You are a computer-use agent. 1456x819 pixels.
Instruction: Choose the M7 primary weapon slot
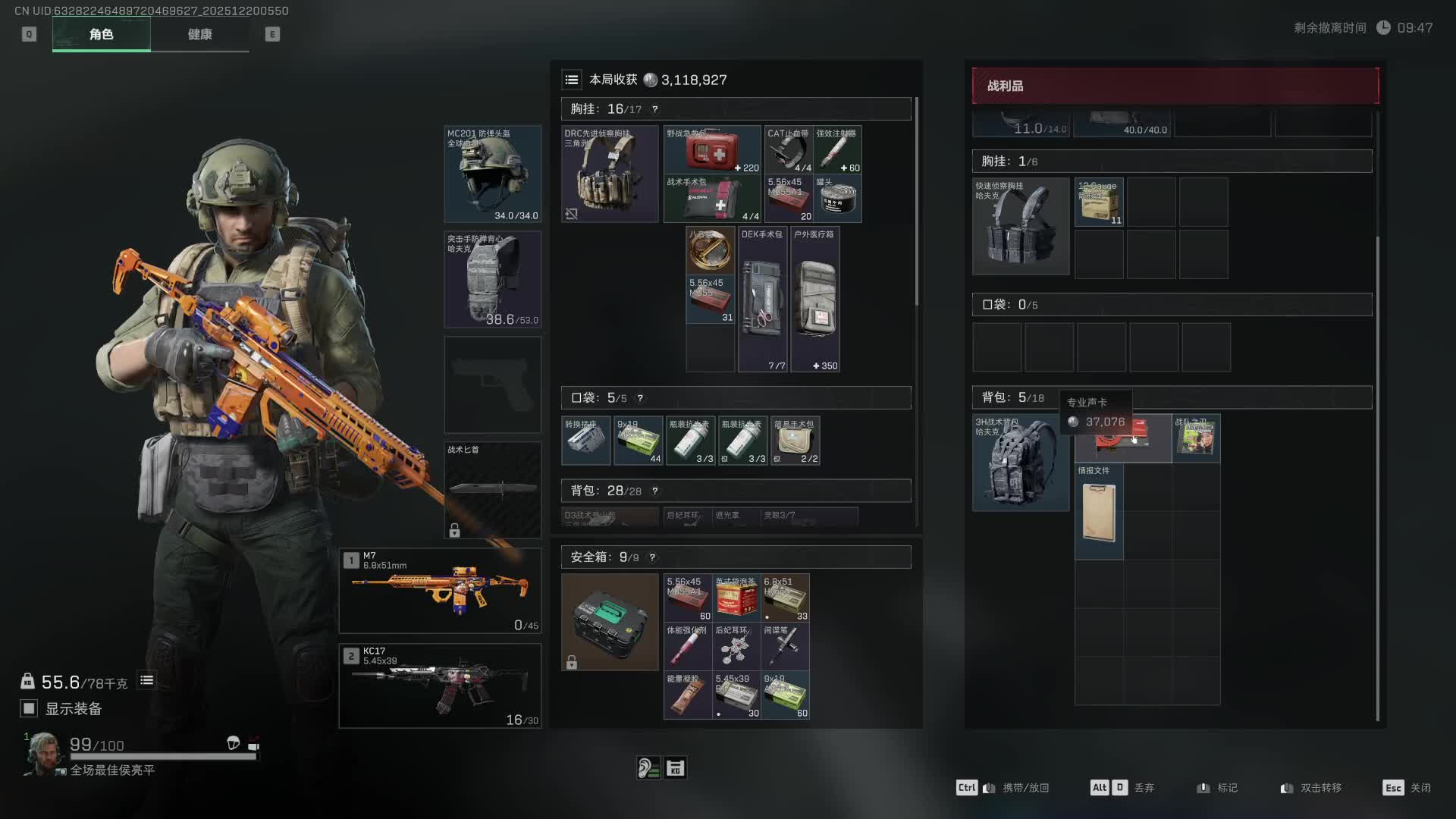click(440, 590)
